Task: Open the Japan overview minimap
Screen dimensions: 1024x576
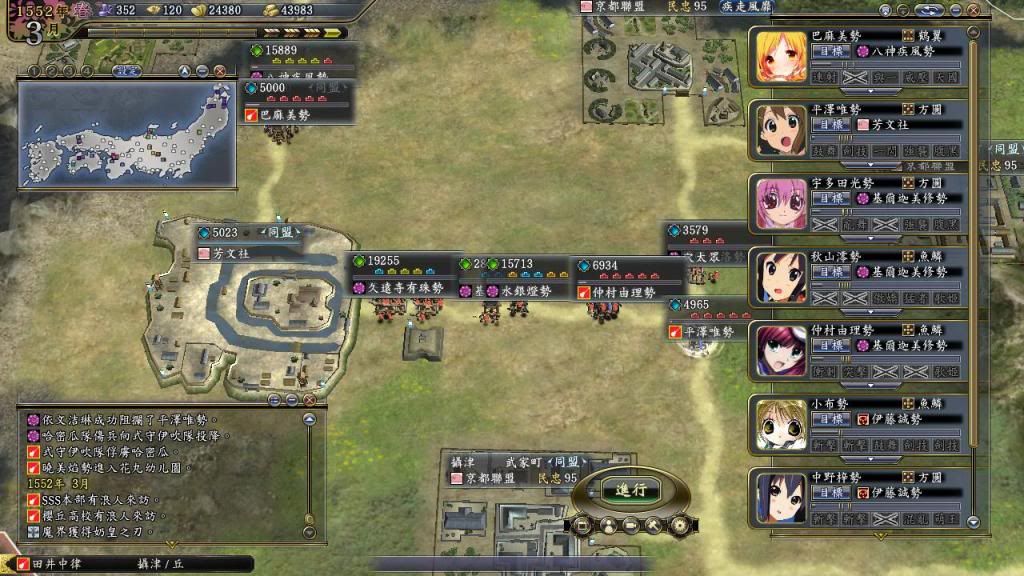Action: [127, 136]
